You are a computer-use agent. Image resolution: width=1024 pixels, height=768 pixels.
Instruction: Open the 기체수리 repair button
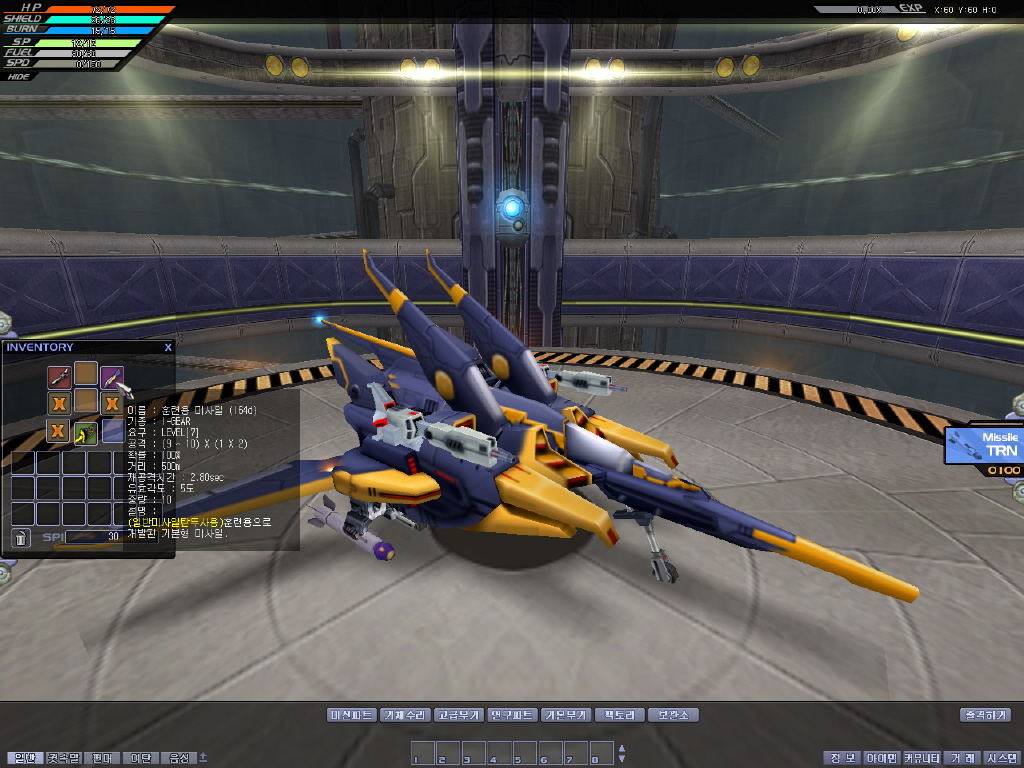(x=405, y=715)
